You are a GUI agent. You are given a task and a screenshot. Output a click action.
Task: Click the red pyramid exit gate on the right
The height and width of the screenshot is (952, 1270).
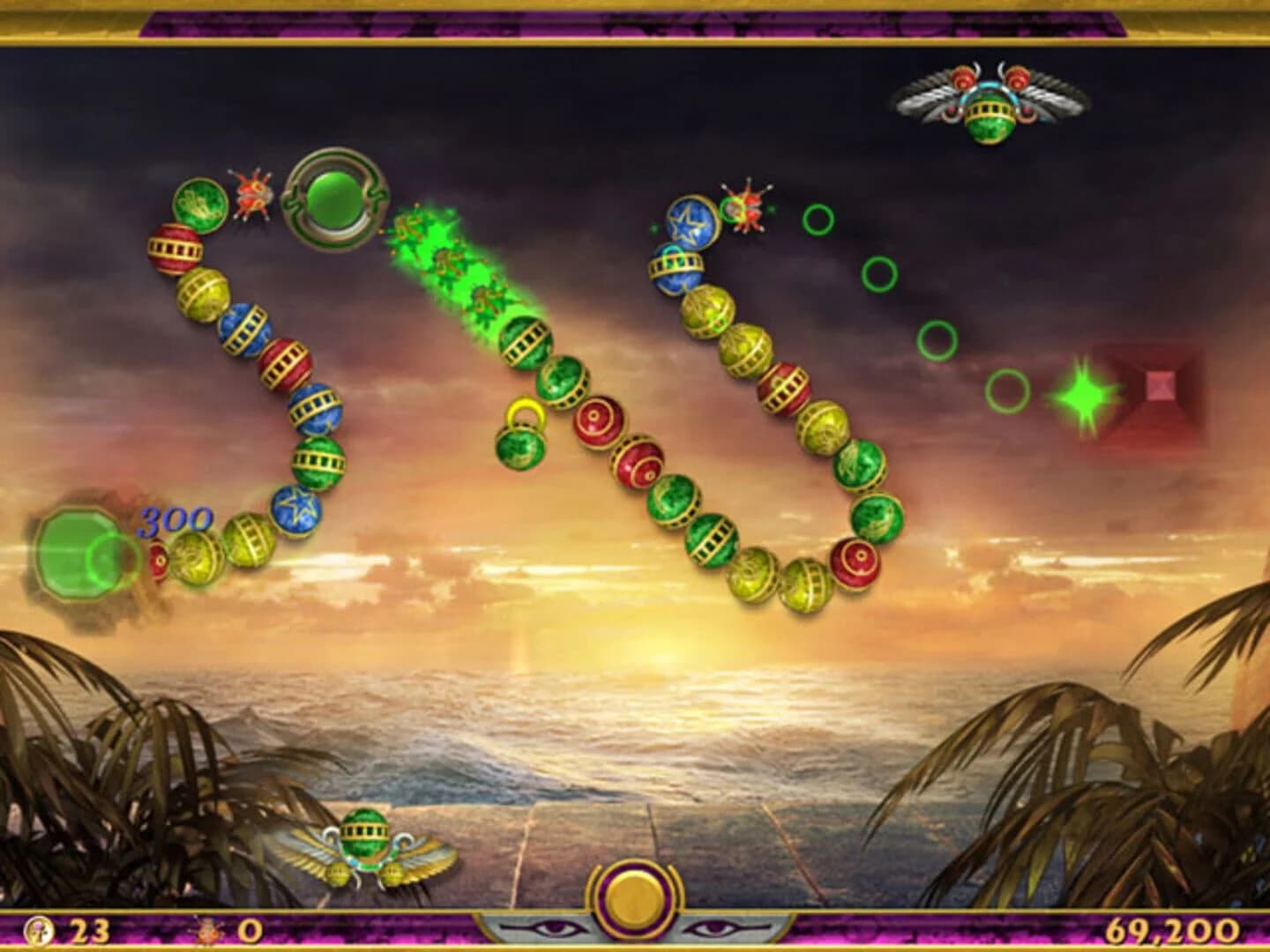point(1159,385)
